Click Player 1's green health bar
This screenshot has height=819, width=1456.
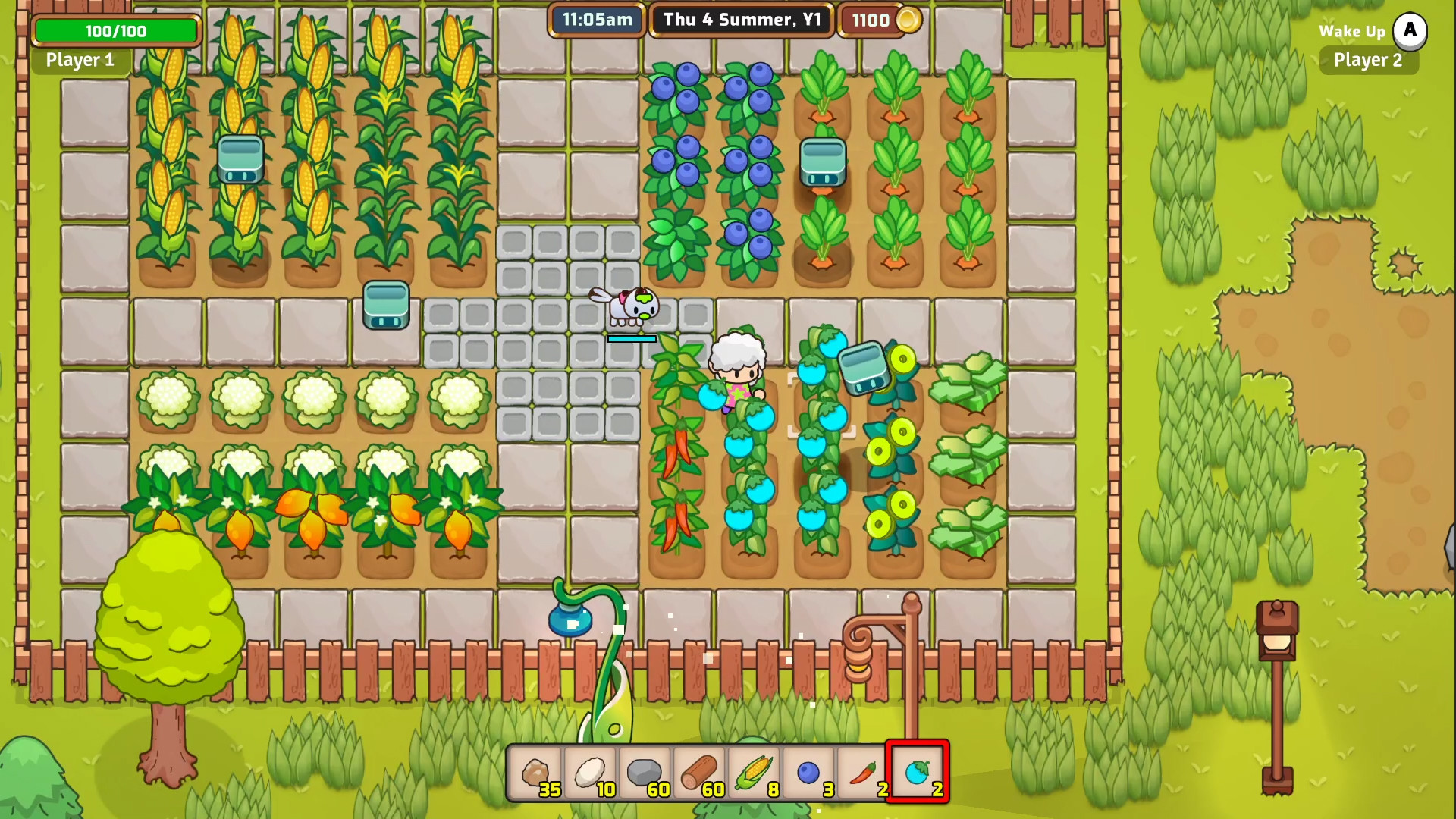115,31
